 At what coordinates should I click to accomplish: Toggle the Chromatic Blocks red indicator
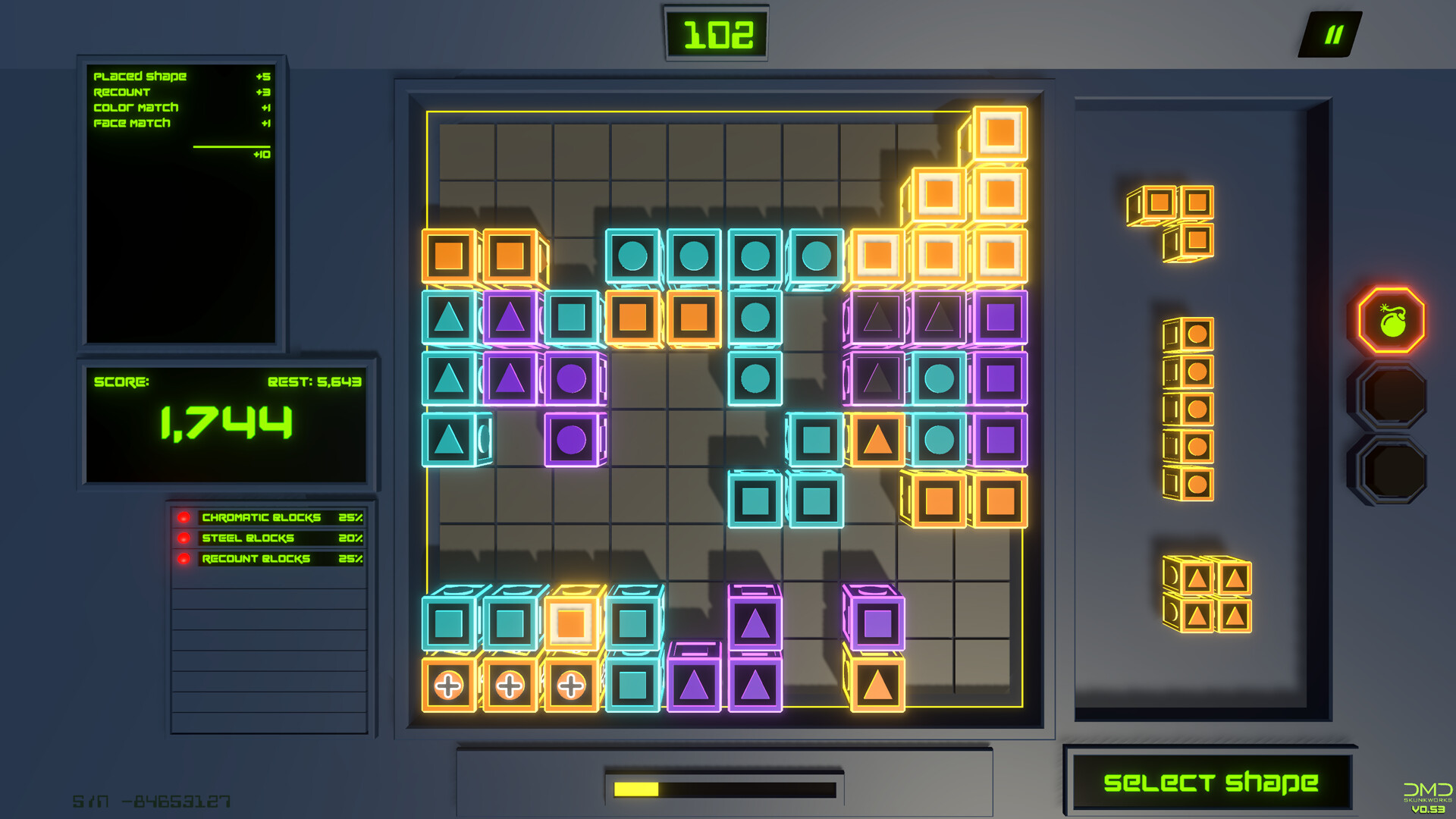coord(184,517)
